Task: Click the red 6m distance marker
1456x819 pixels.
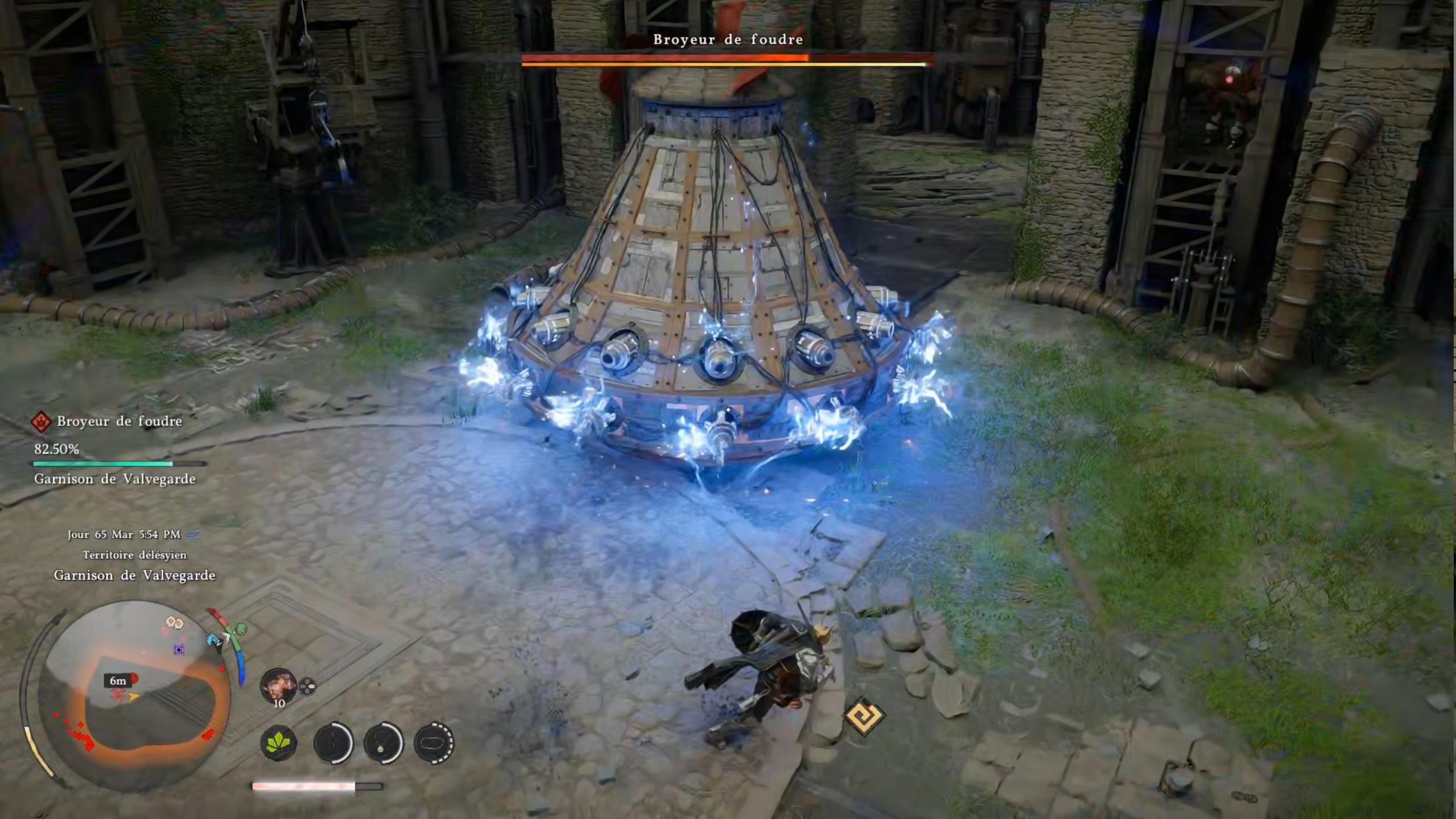Action: coord(119,681)
